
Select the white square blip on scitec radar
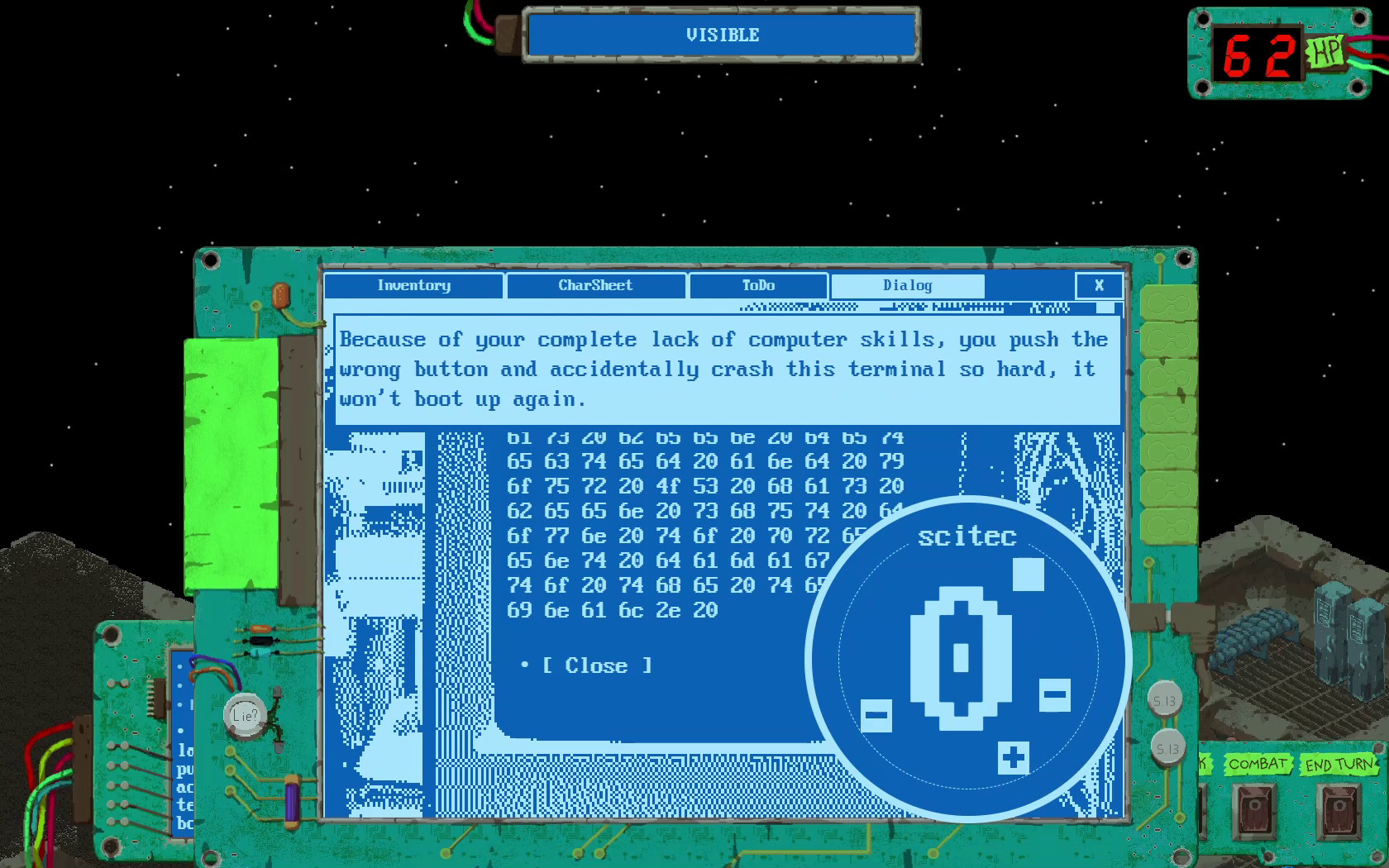tap(1026, 571)
